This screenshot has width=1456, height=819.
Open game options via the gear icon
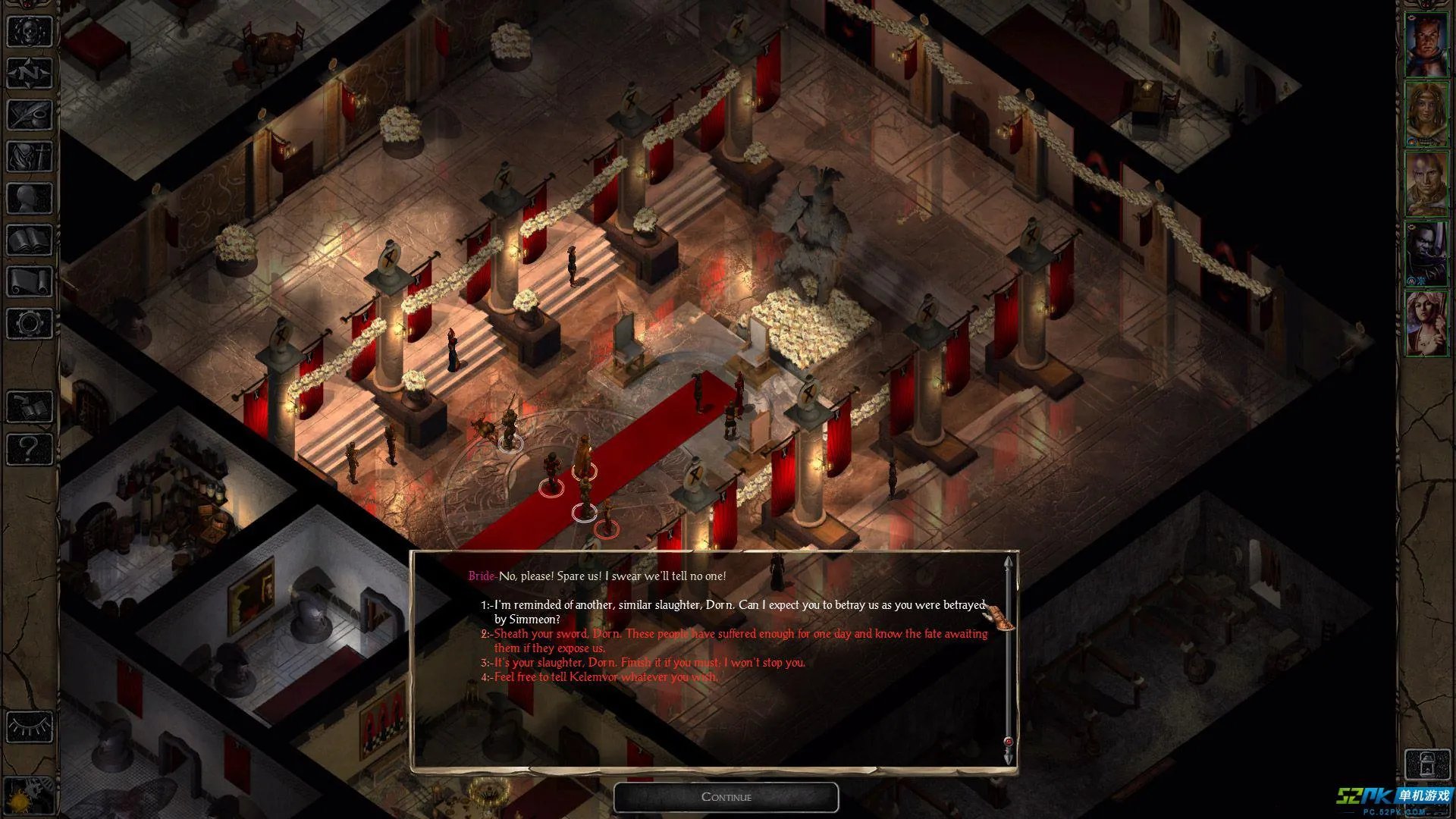29,324
